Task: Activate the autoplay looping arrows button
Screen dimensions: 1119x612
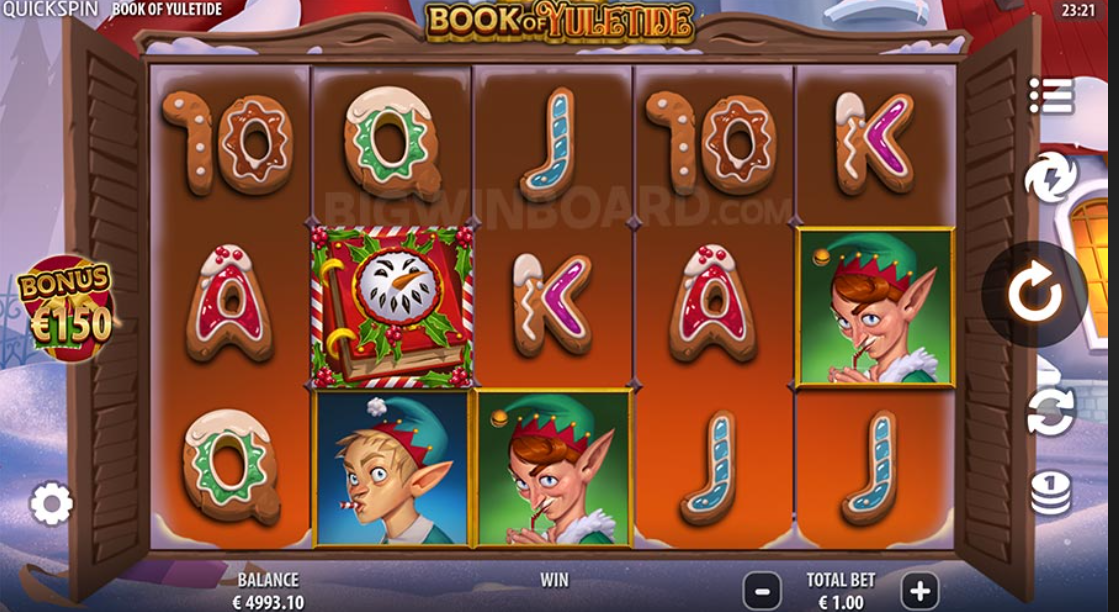Action: click(x=1051, y=411)
